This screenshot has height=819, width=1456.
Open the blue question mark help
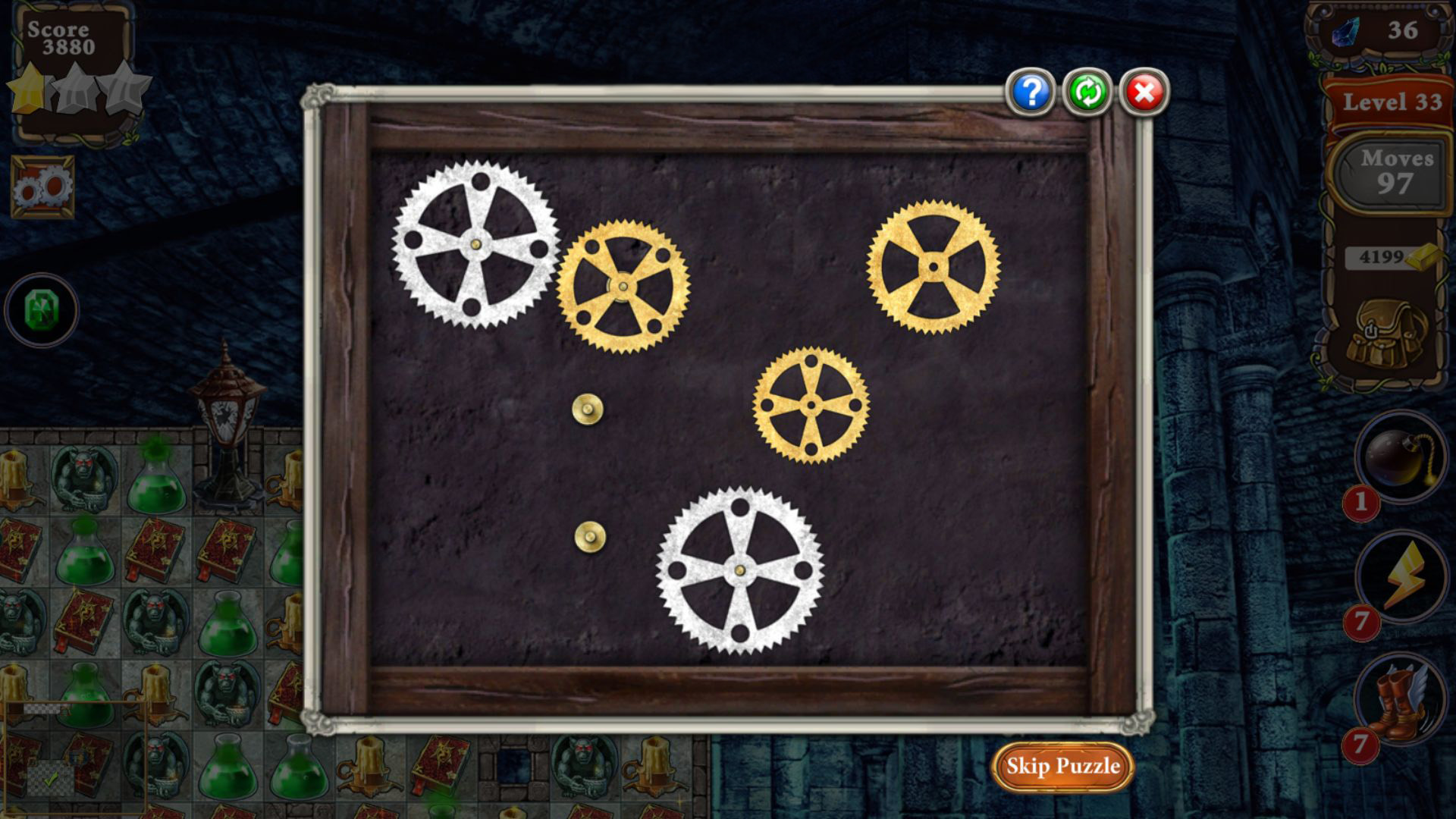(x=1031, y=93)
